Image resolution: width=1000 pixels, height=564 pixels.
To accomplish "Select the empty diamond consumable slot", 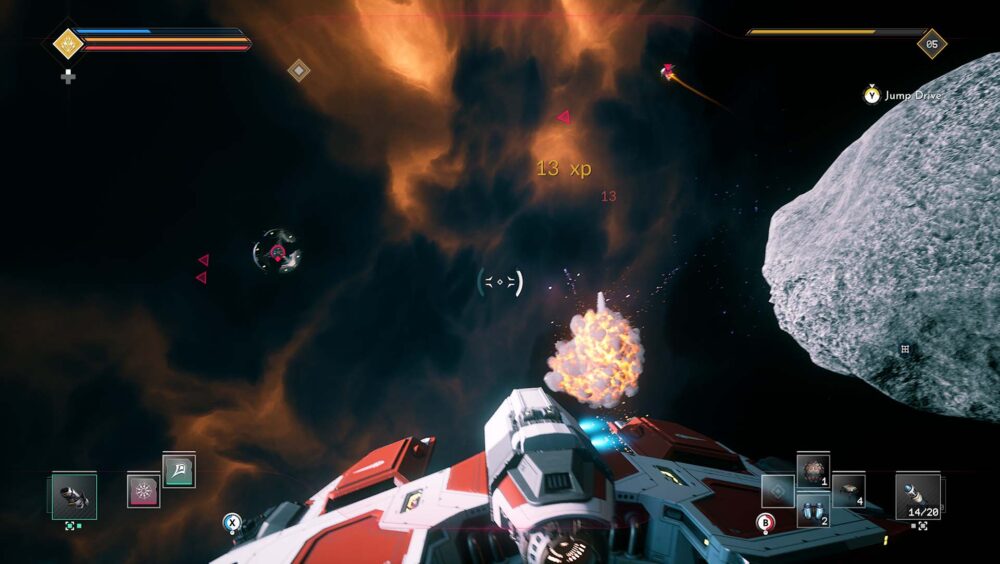I will [777, 491].
